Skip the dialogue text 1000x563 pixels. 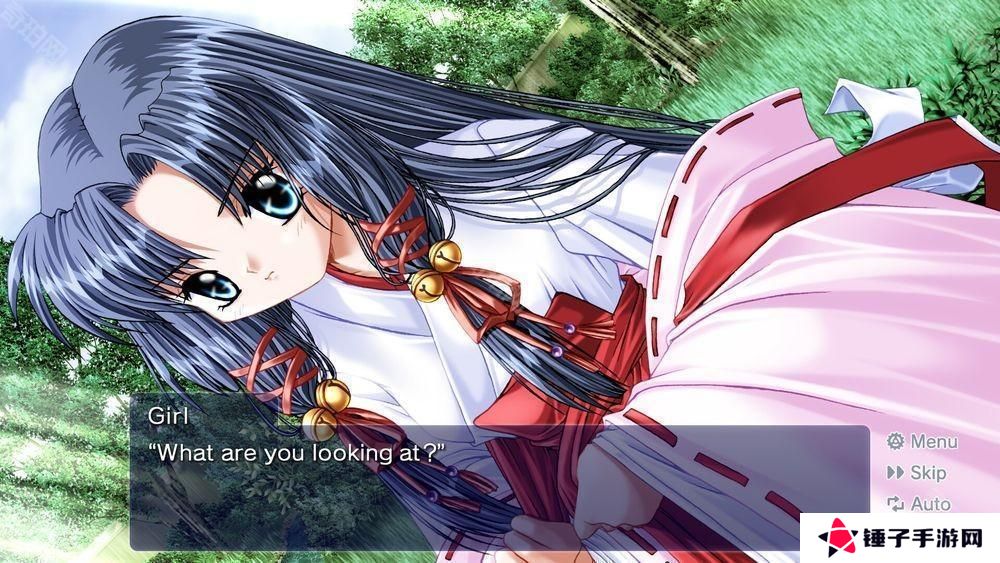click(916, 472)
